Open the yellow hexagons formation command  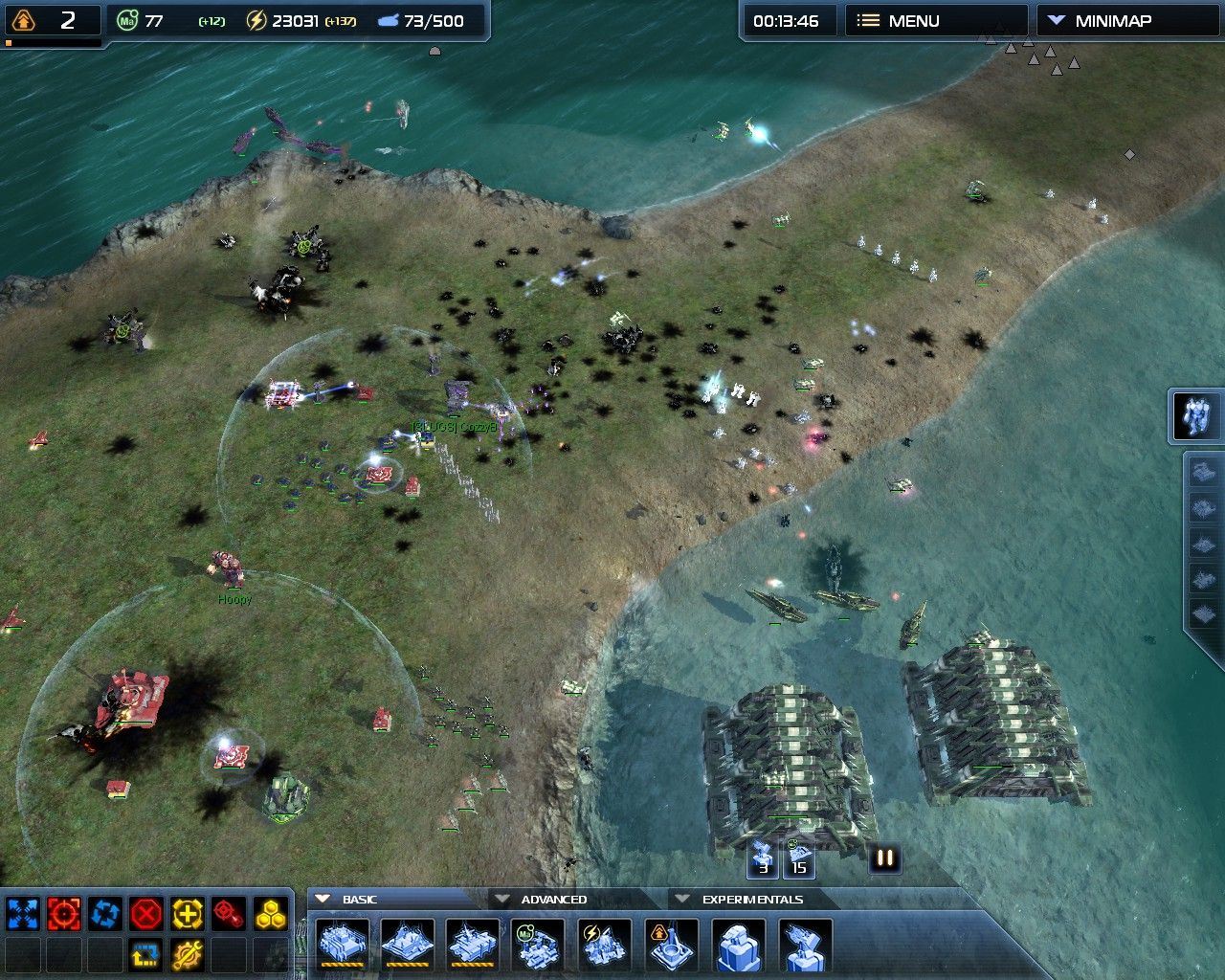[270, 914]
